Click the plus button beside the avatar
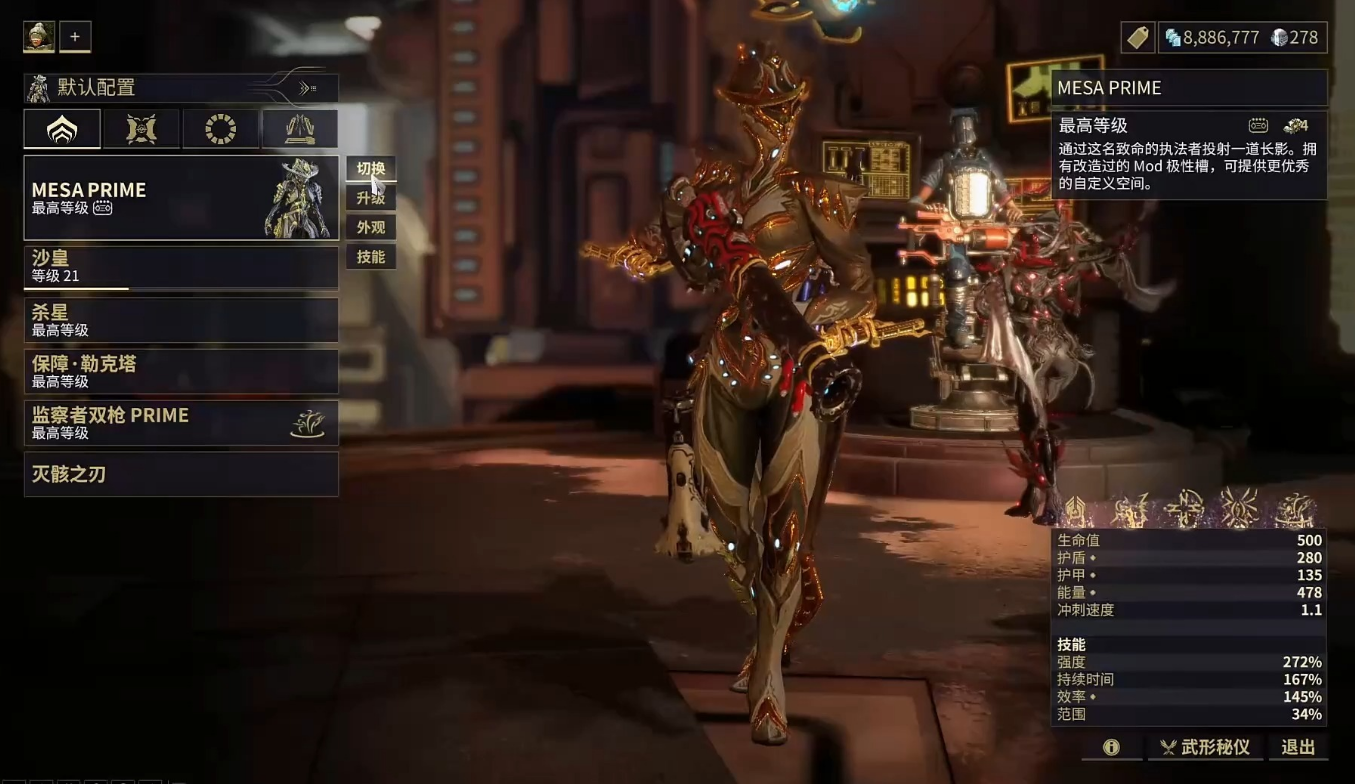 [75, 37]
